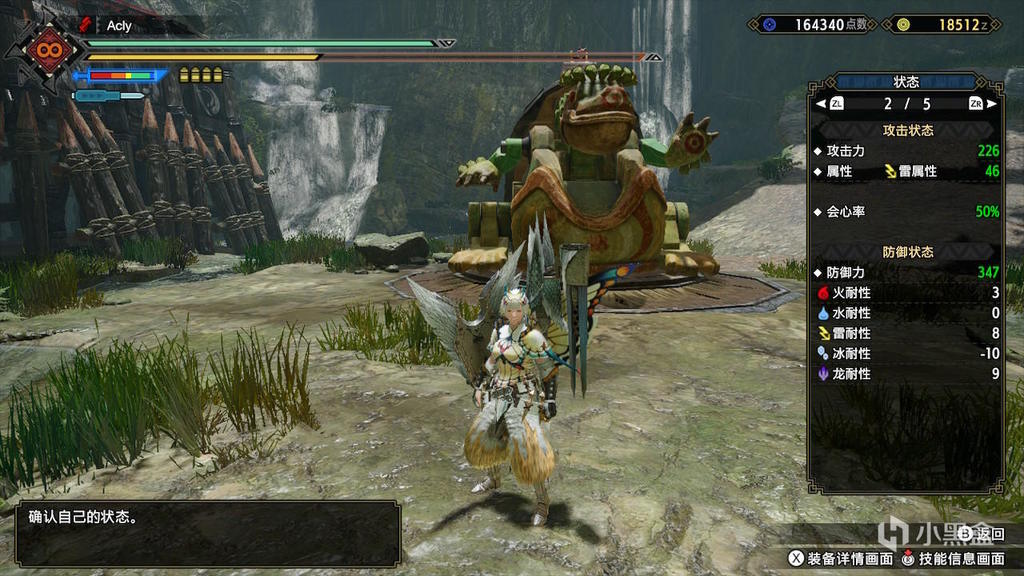This screenshot has height=576, width=1024.
Task: Go to the next status page arrow
Action: [991, 103]
